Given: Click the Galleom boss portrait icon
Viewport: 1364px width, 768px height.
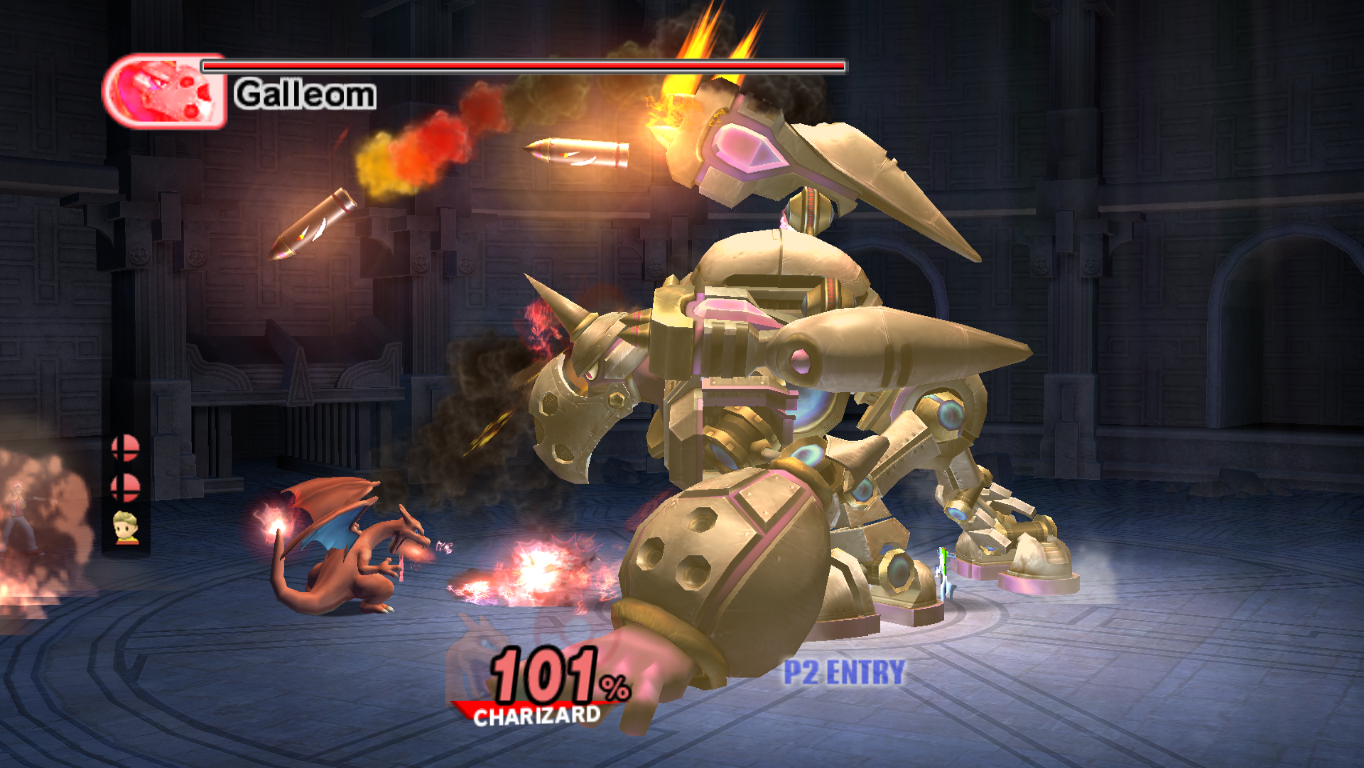Looking at the screenshot, I should pos(164,91).
